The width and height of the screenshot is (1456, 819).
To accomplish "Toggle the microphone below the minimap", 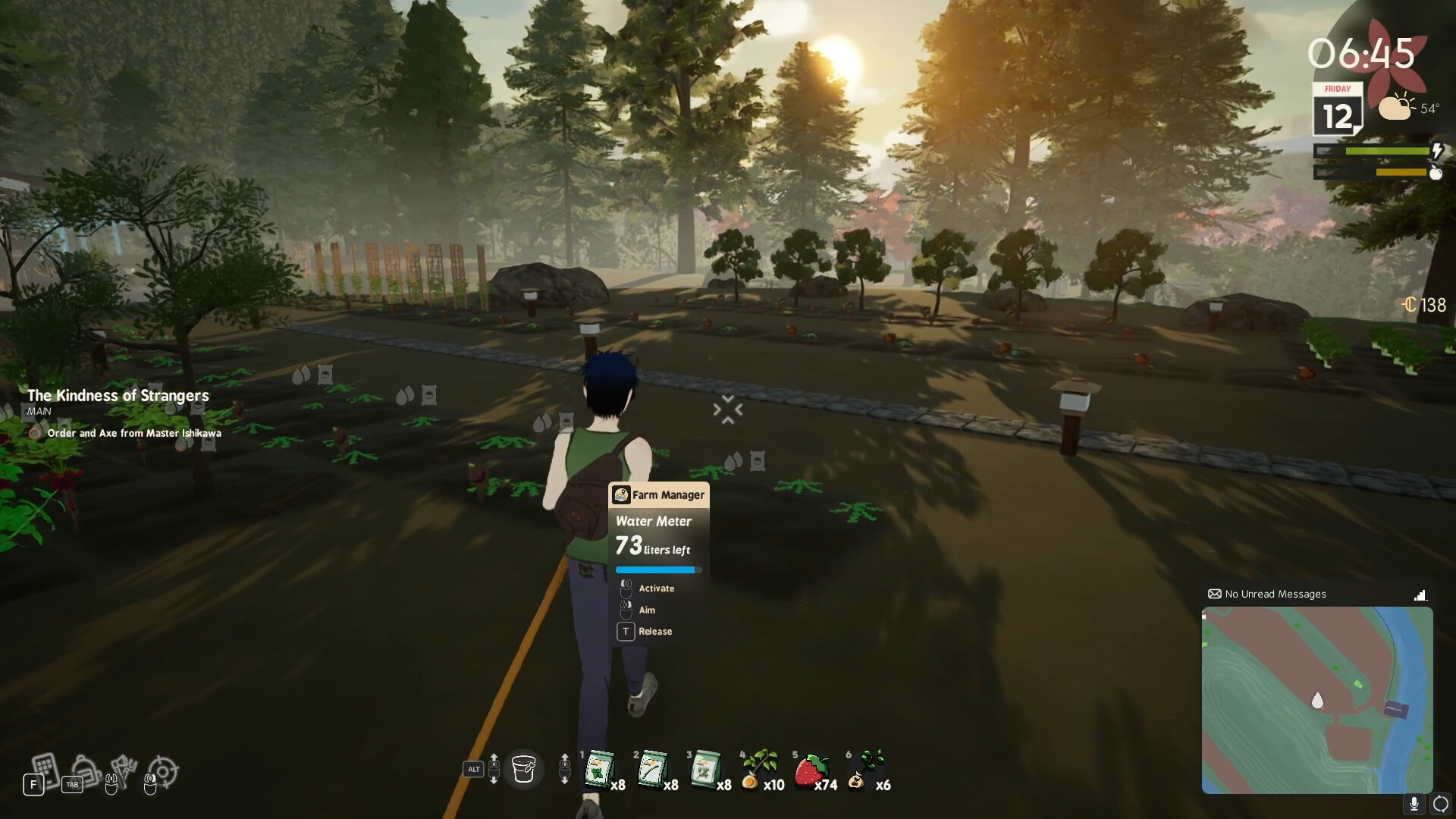I will coord(1415,802).
